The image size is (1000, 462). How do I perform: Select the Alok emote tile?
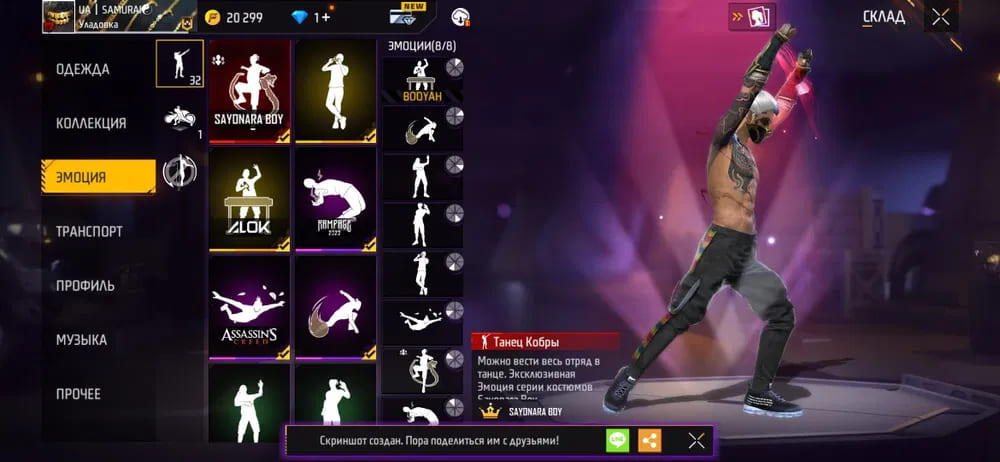[249, 200]
